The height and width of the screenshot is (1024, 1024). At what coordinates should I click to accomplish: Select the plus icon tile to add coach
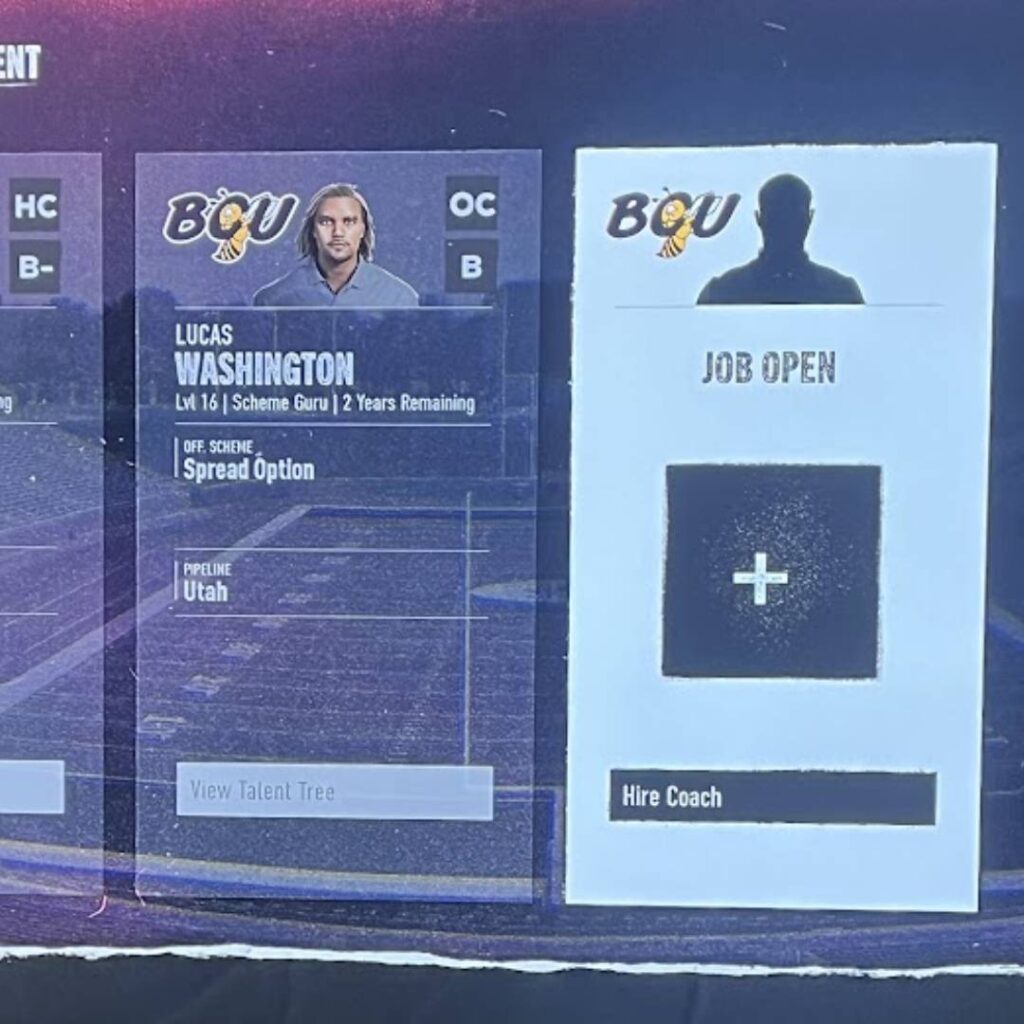pyautogui.click(x=771, y=571)
